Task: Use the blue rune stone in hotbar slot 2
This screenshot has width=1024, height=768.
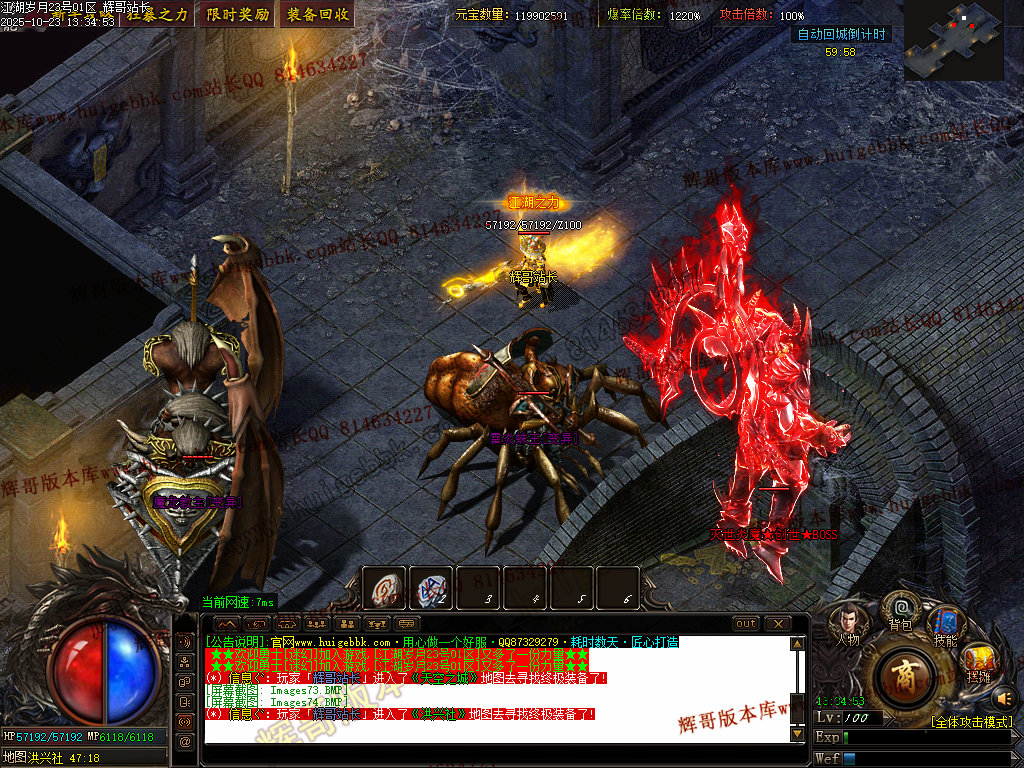Action: click(432, 588)
